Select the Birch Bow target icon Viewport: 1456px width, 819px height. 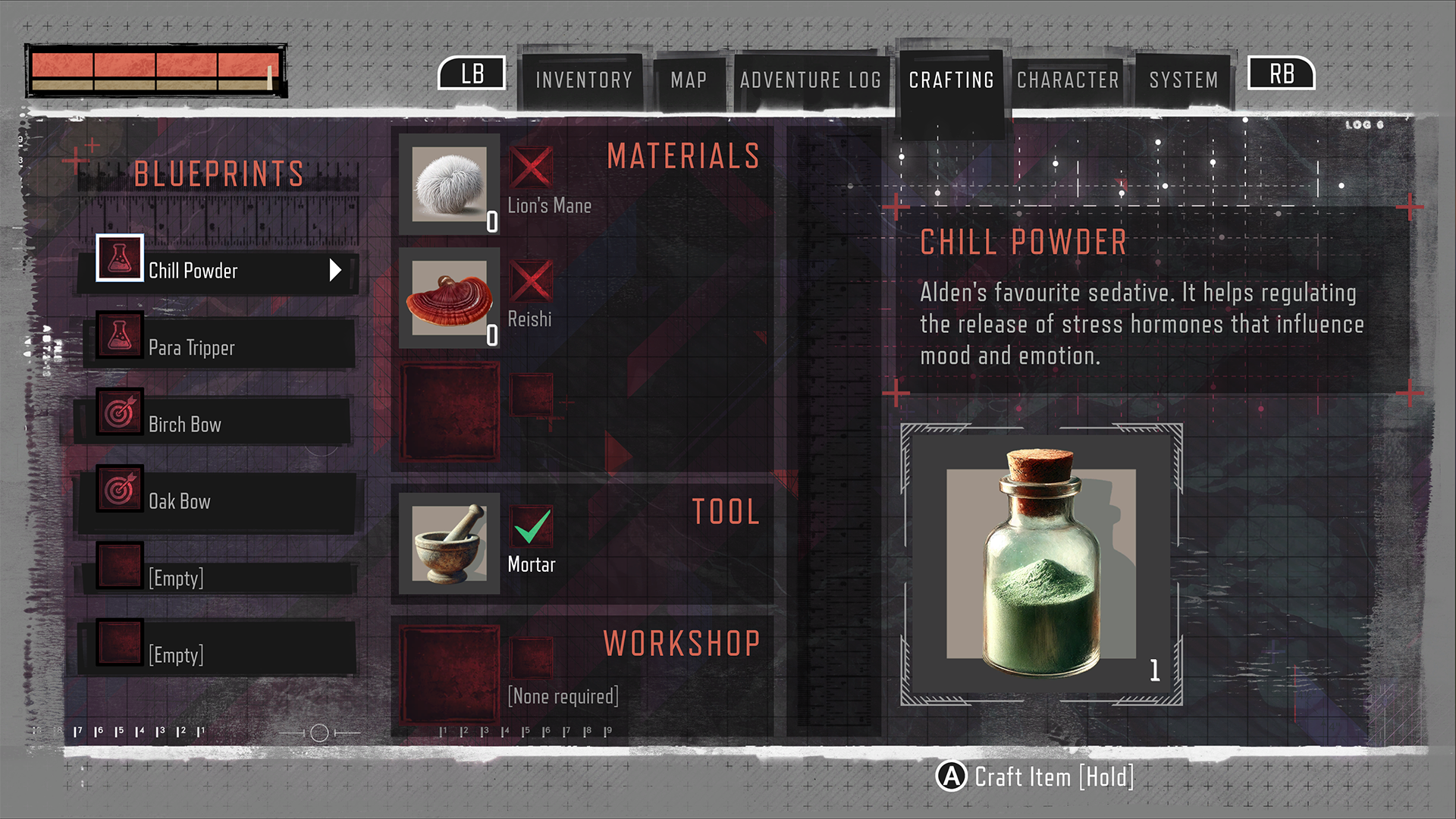tap(119, 412)
